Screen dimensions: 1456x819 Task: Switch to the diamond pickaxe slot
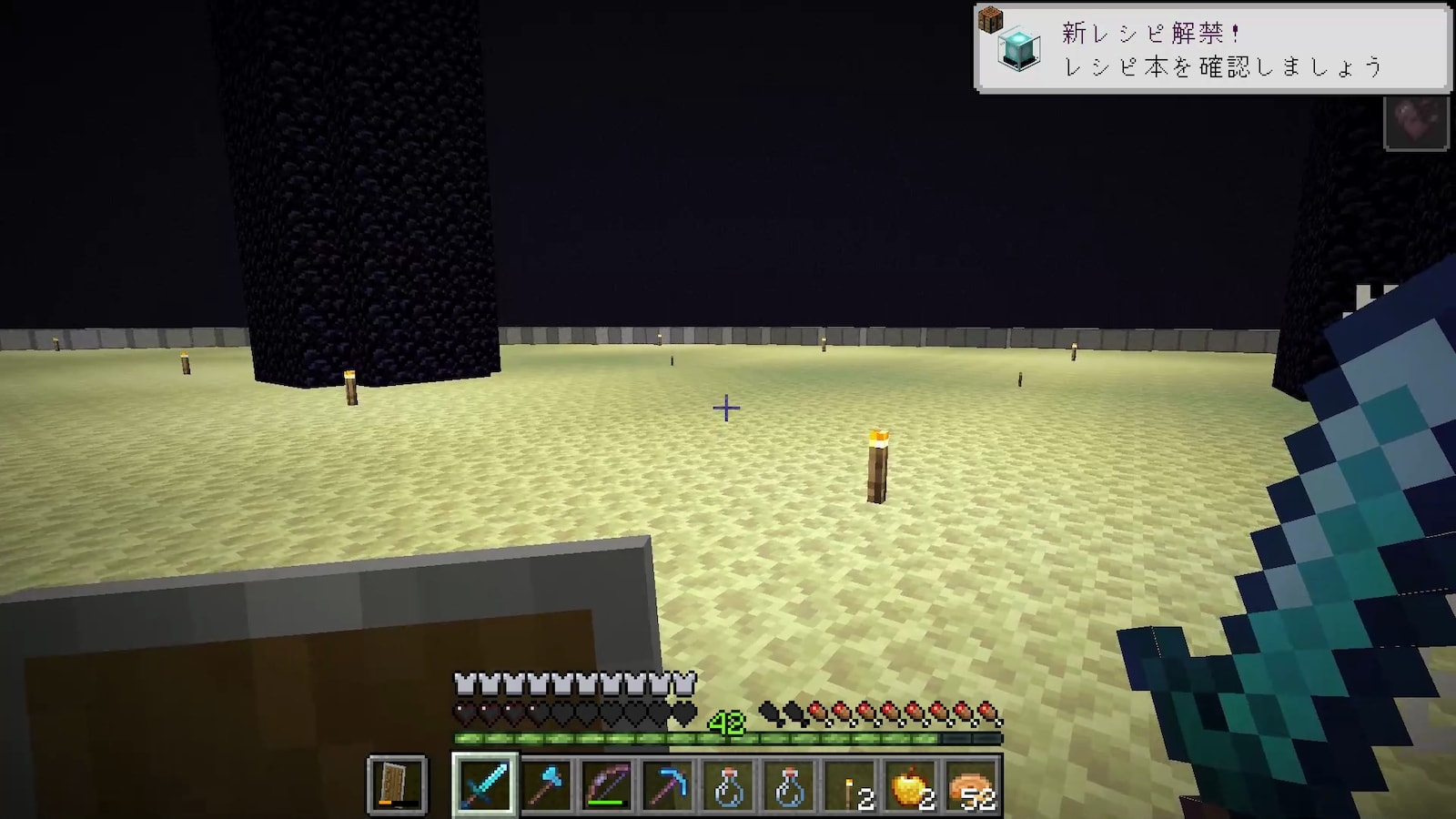point(668,784)
